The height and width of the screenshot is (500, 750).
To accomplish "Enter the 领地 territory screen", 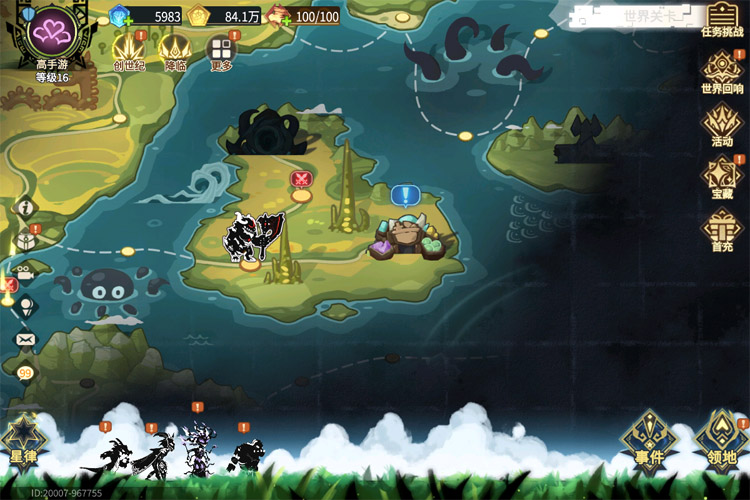I will (722, 438).
